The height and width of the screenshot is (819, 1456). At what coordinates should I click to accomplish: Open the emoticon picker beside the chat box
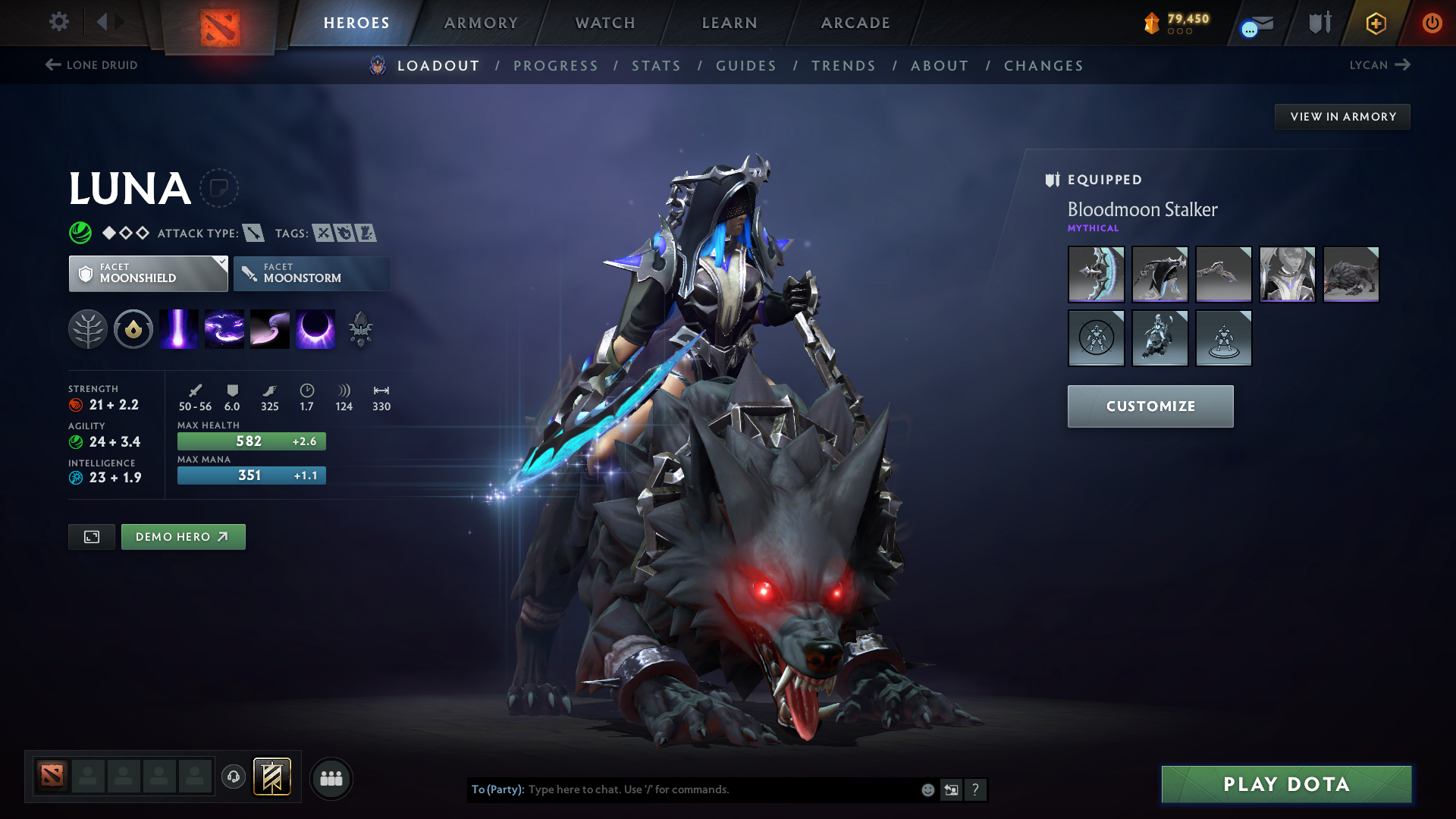[x=927, y=789]
